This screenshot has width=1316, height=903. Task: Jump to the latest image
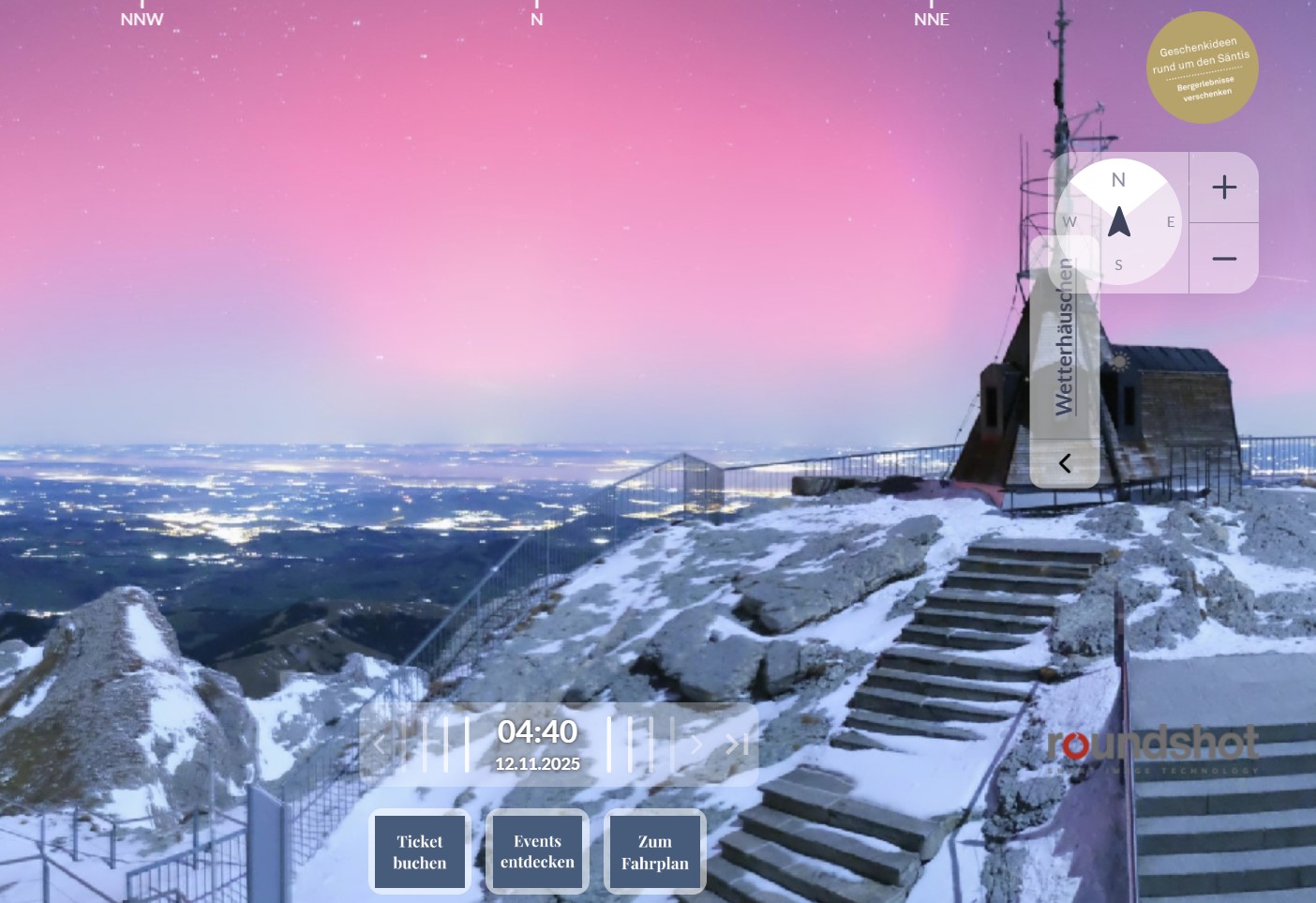[x=737, y=745]
